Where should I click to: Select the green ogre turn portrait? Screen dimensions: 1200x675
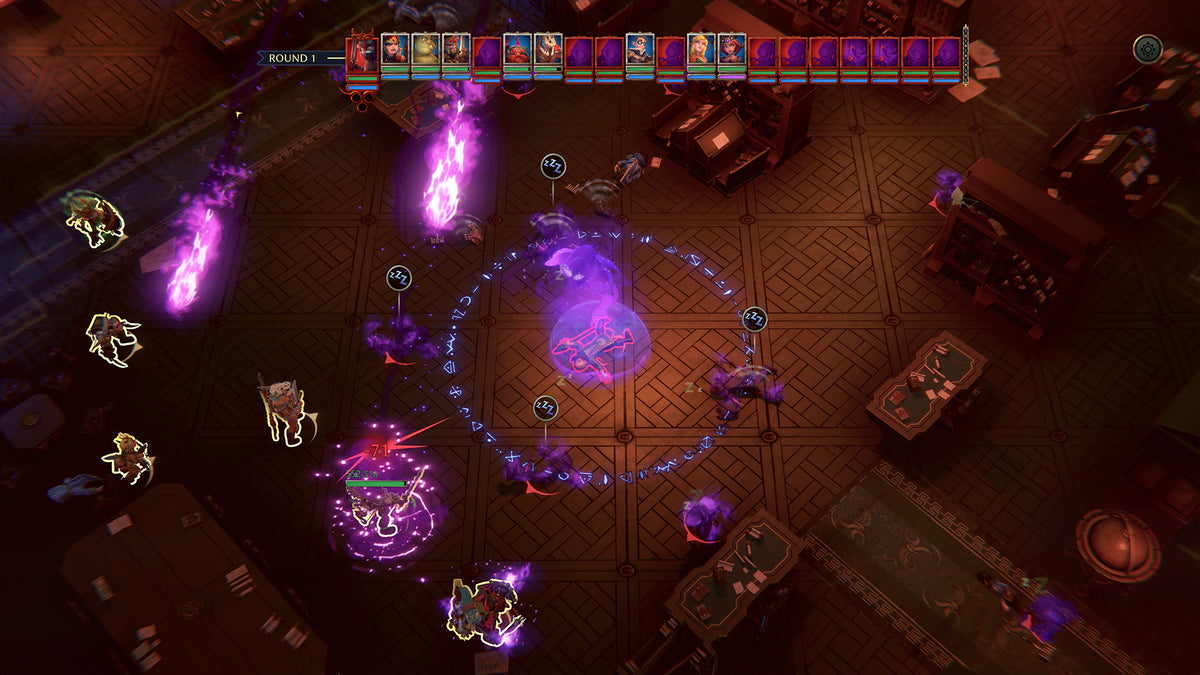pos(426,49)
